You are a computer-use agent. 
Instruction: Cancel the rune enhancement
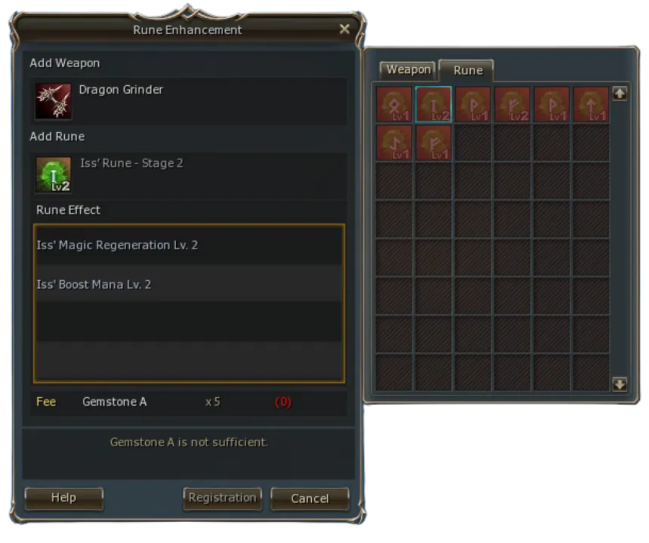click(309, 497)
